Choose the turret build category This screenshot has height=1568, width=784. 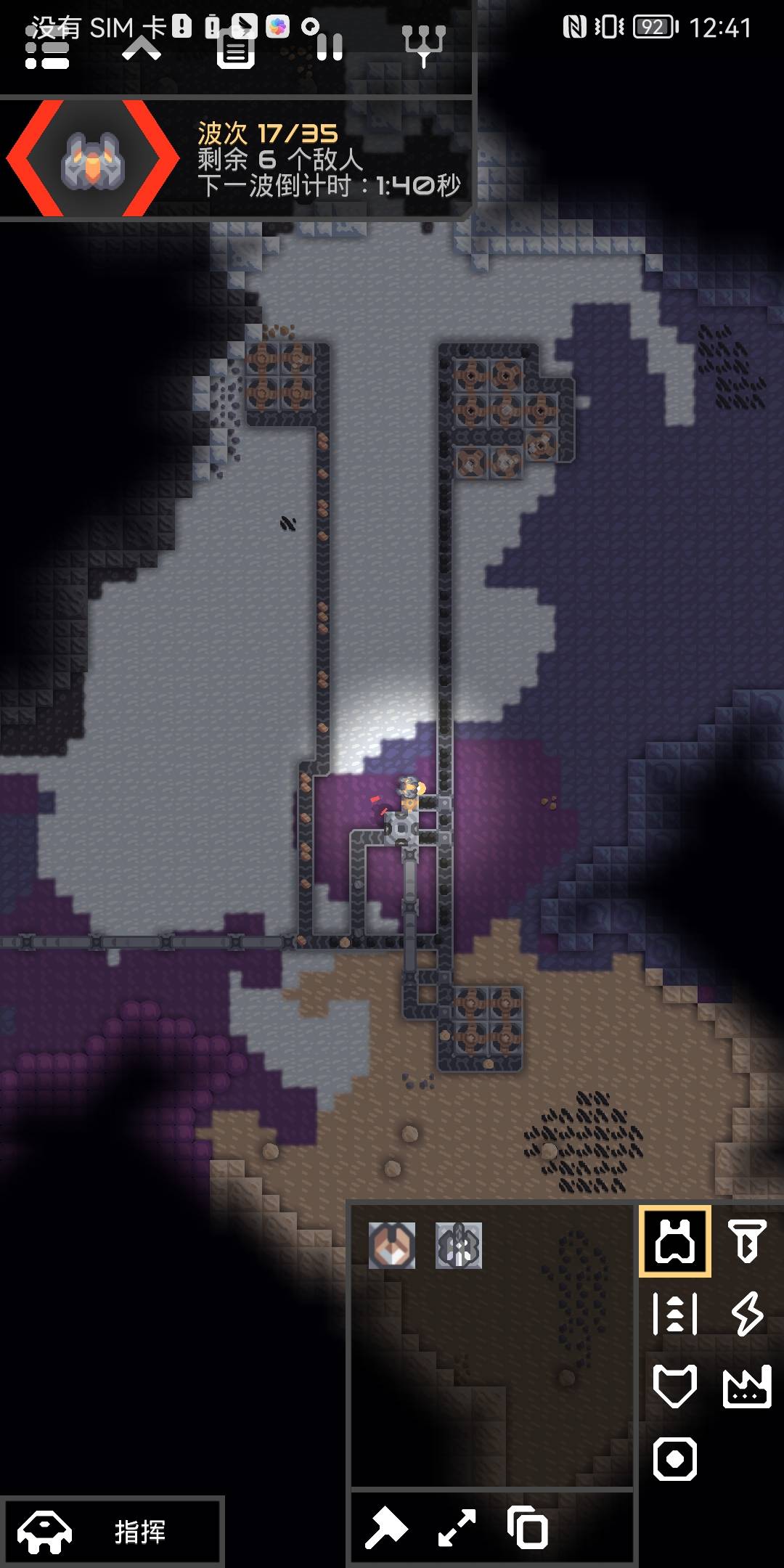click(675, 1241)
